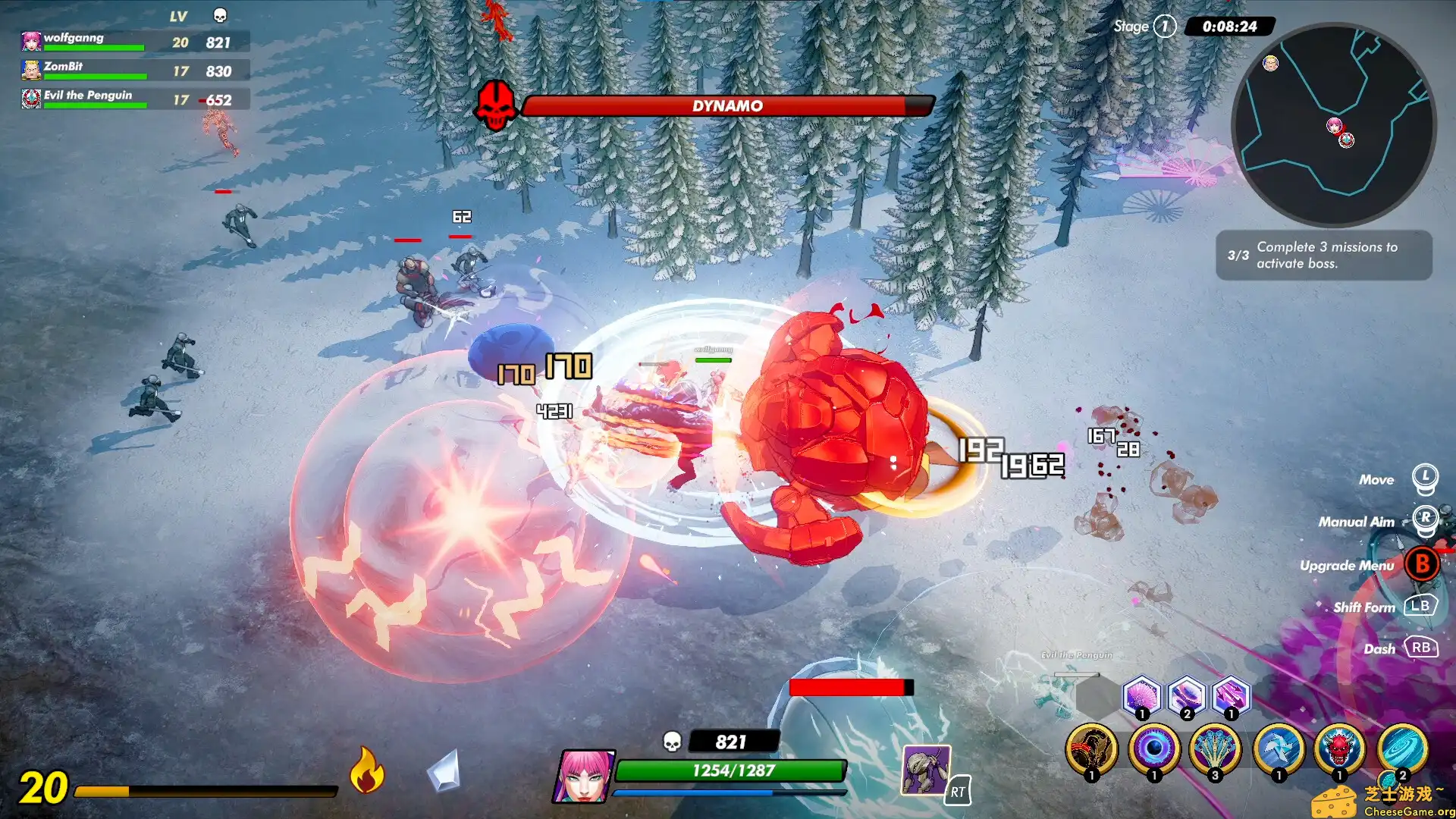Image resolution: width=1456 pixels, height=819 pixels.
Task: Select the purple swirl hexagon skill
Action: (x=1187, y=695)
